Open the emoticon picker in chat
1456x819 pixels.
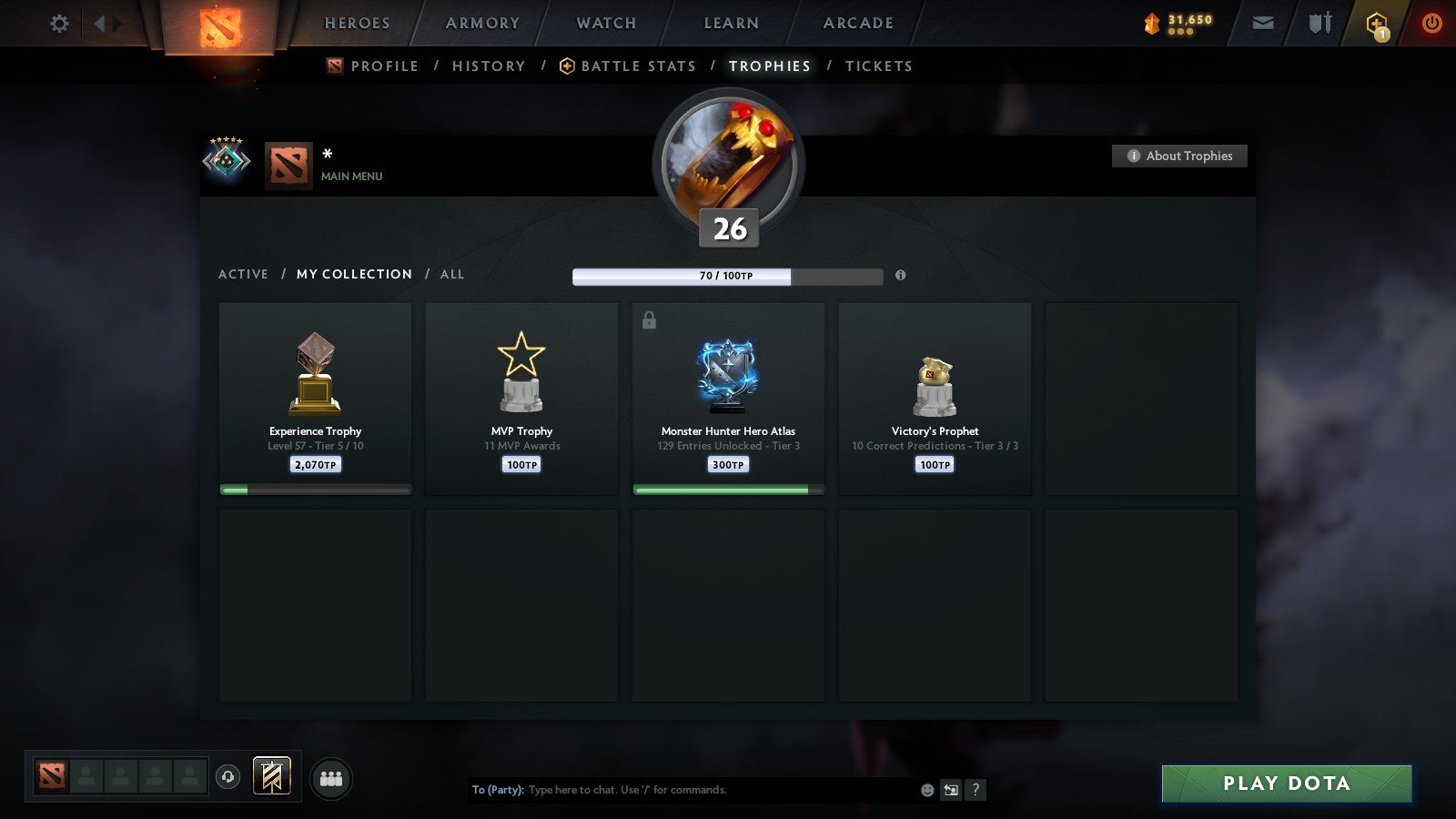click(x=926, y=790)
